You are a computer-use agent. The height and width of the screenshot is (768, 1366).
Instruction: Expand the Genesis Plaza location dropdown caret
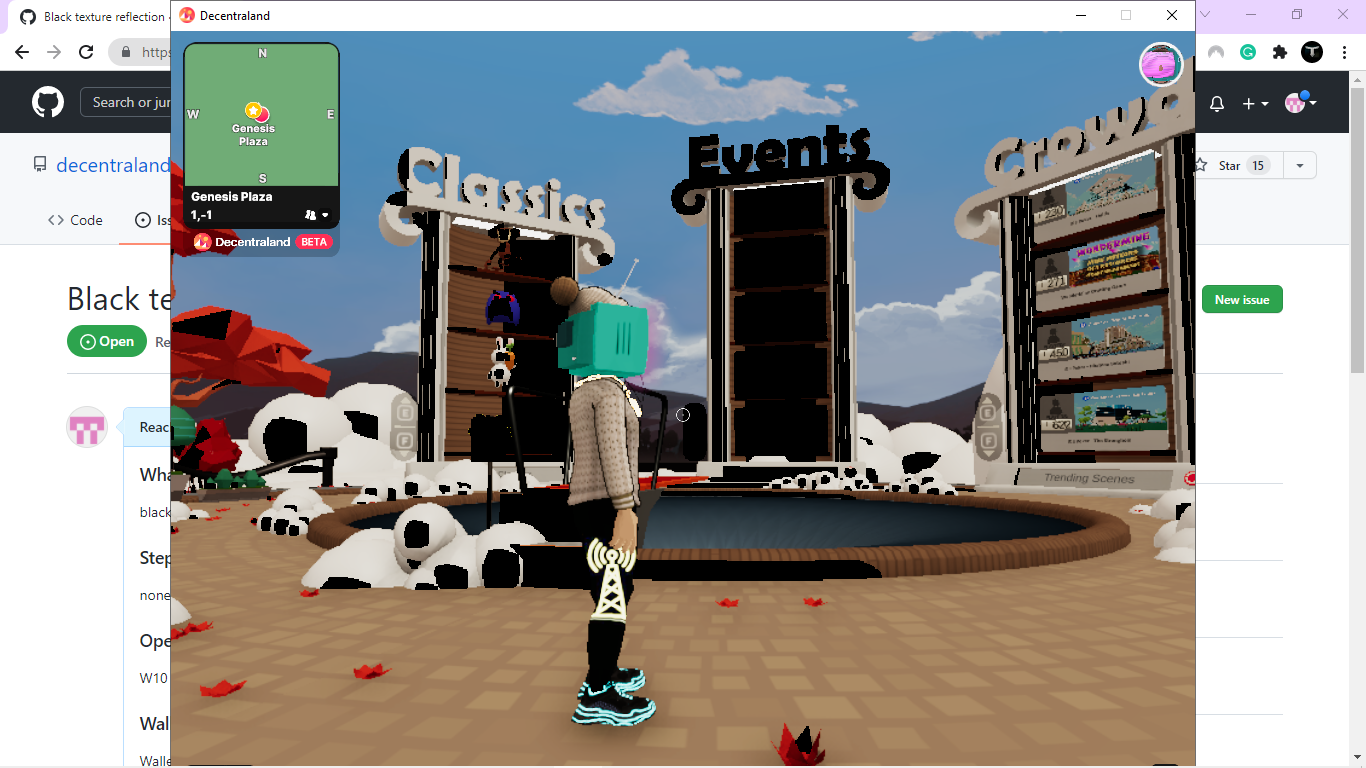pos(327,214)
